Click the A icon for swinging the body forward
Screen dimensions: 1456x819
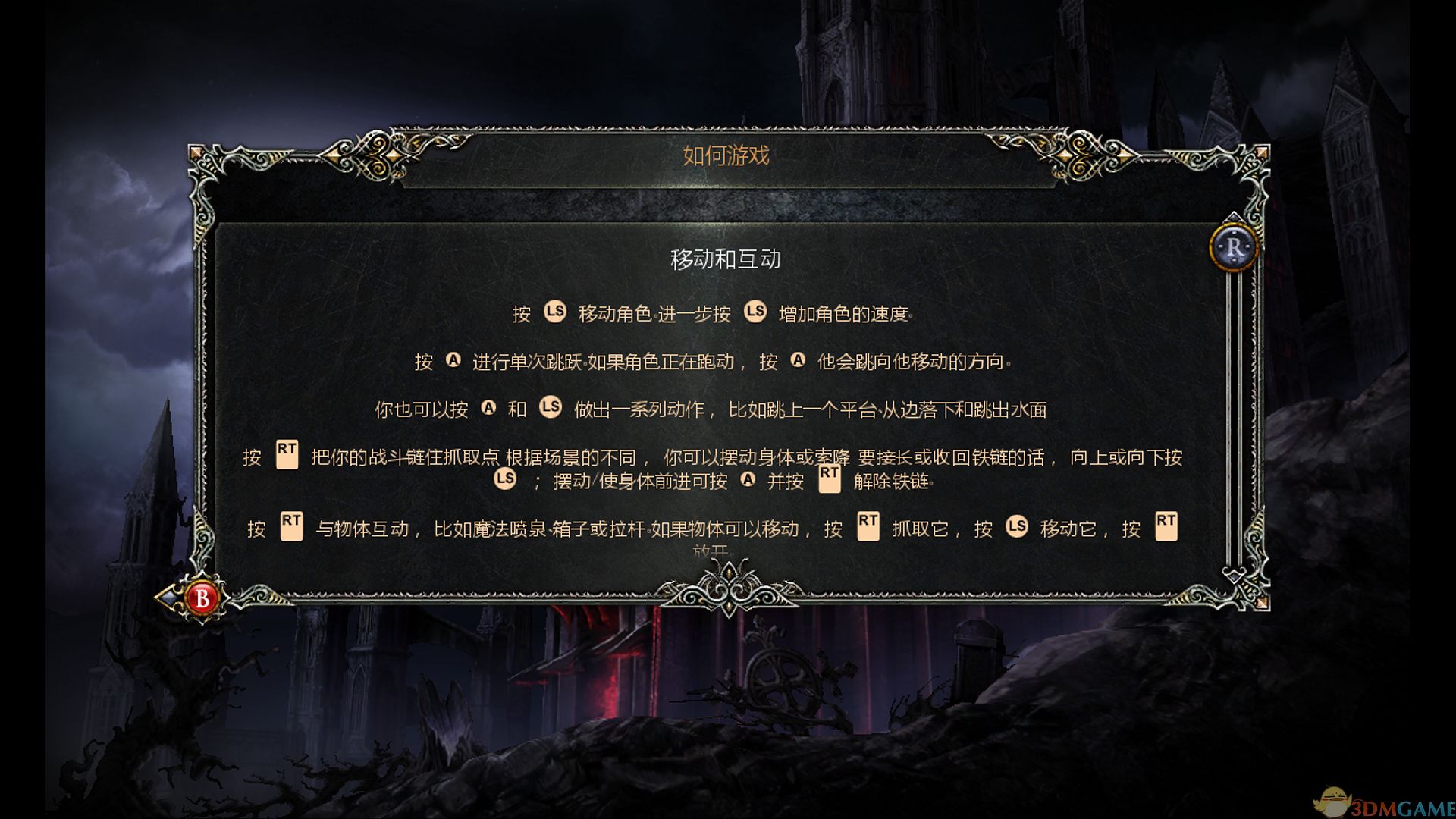(x=749, y=480)
